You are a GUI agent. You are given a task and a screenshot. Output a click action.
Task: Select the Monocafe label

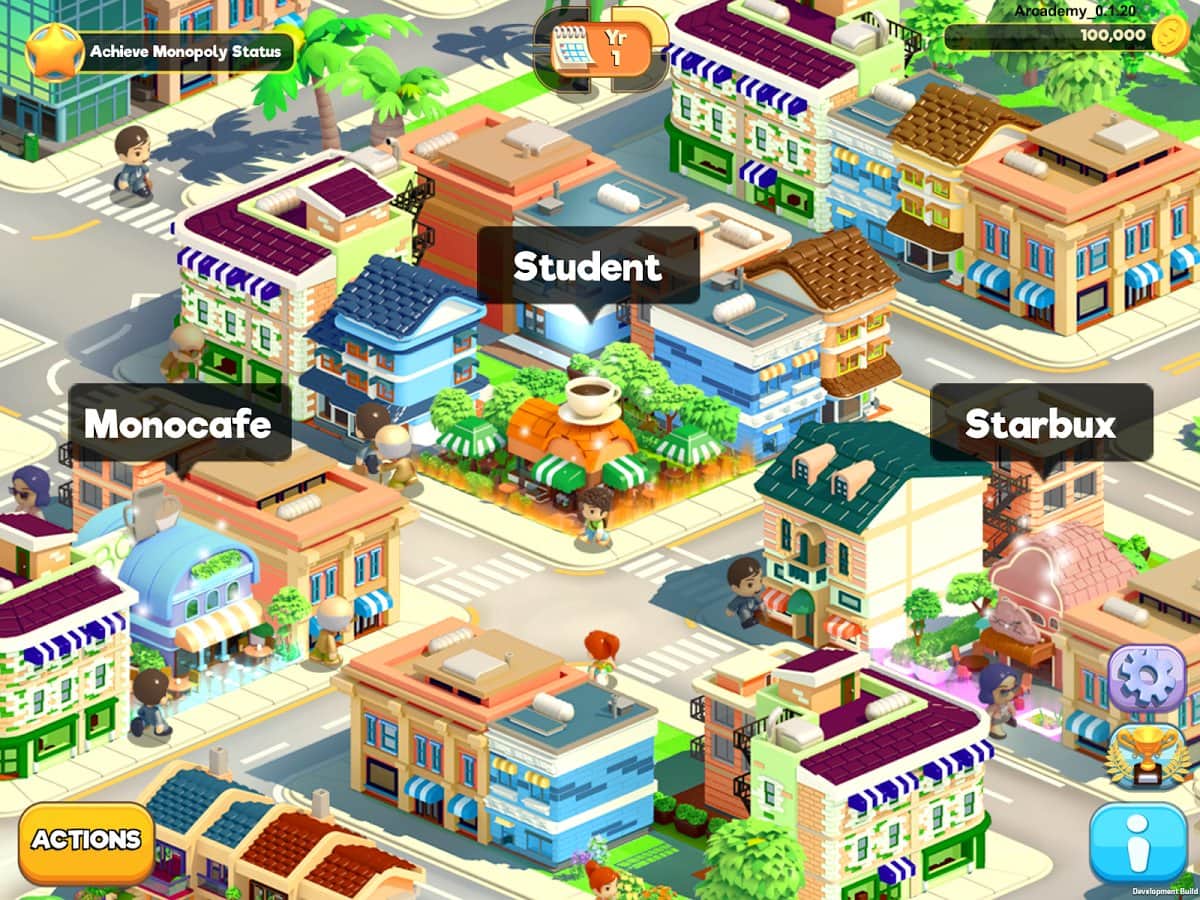[178, 423]
